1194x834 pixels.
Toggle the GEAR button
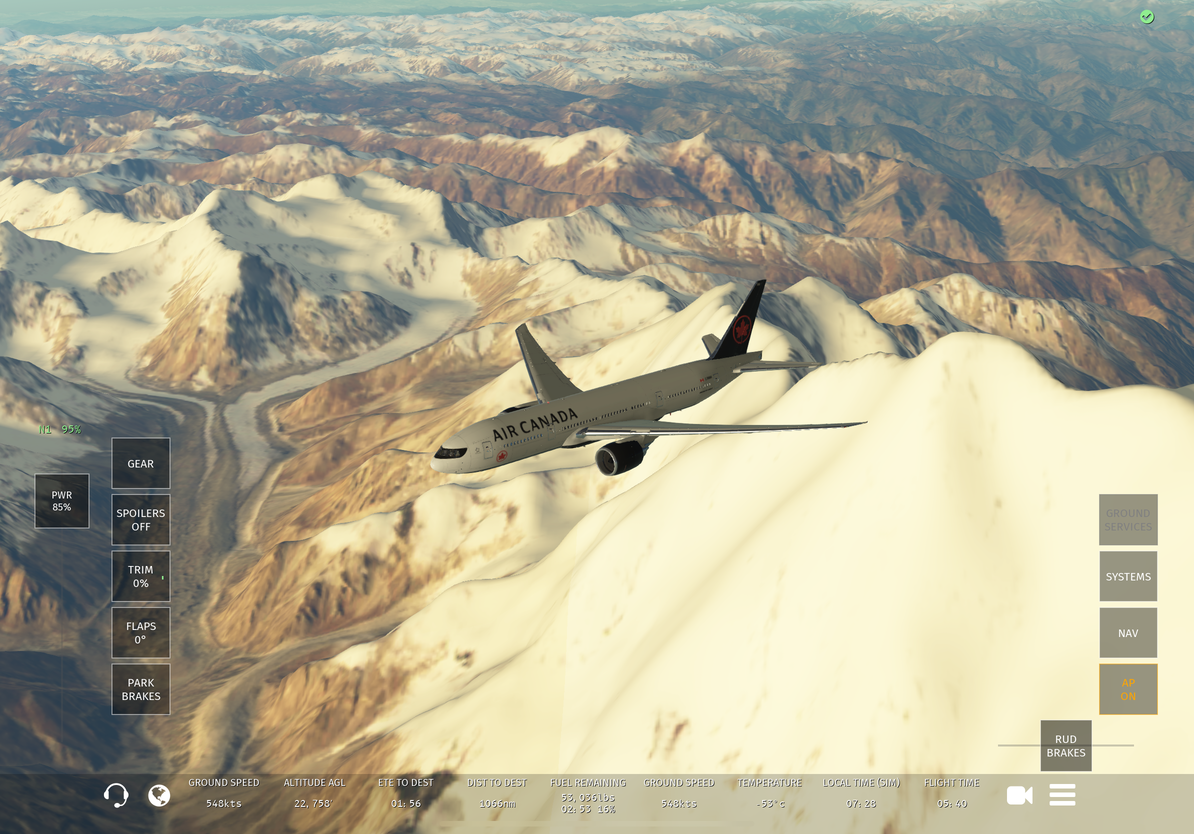pyautogui.click(x=141, y=463)
